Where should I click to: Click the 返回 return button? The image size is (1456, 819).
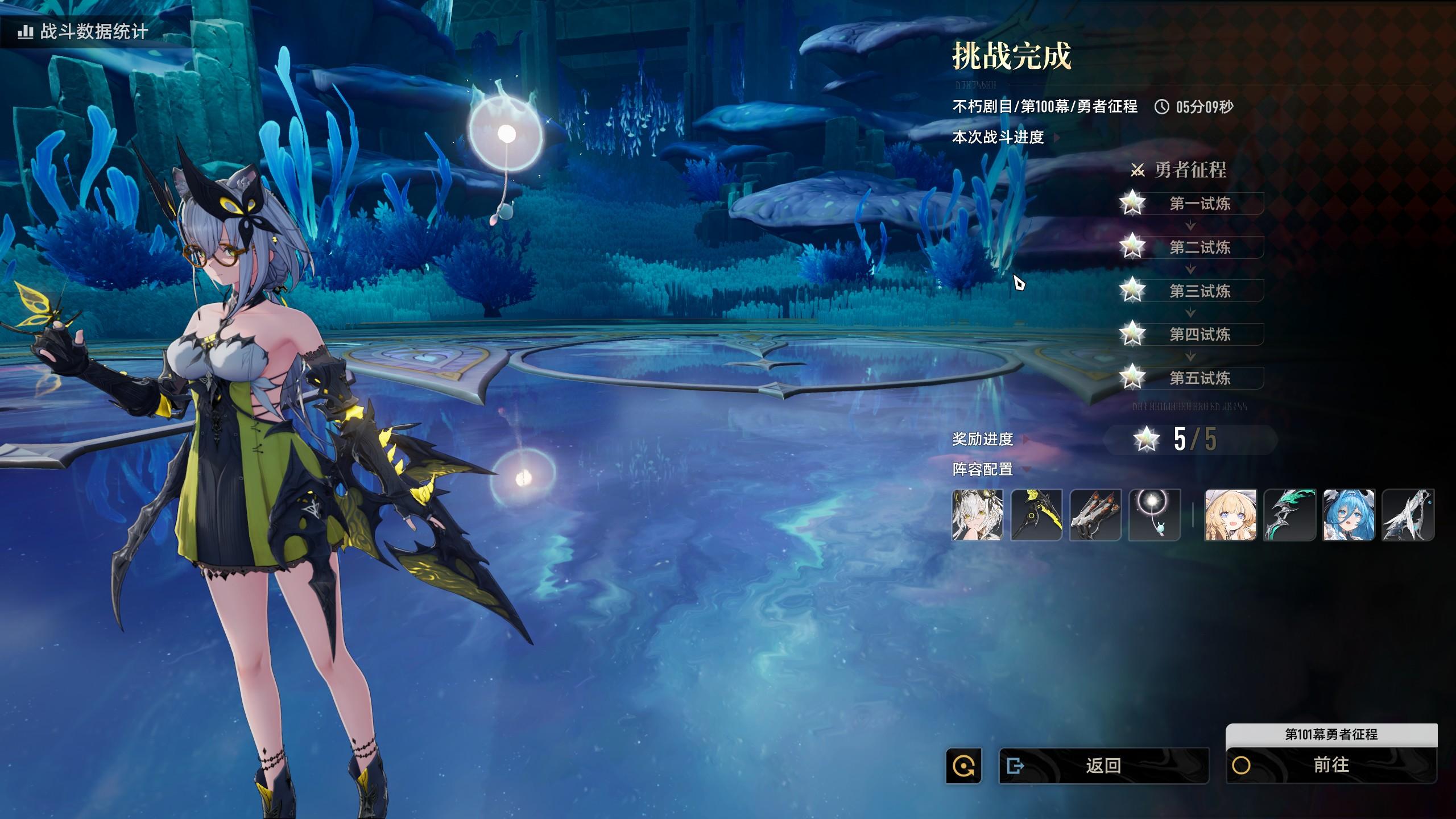pyautogui.click(x=1103, y=766)
